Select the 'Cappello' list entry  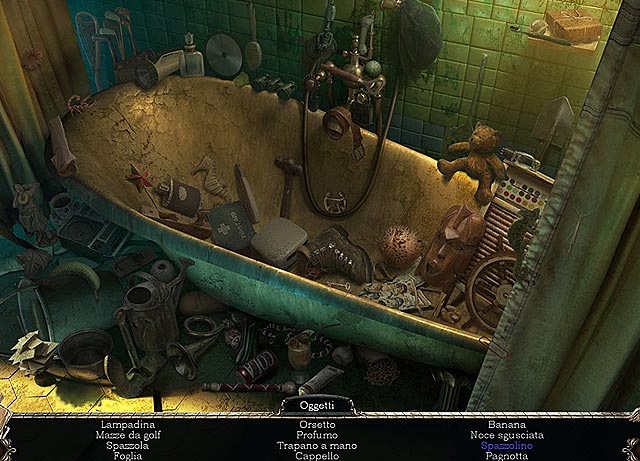(316, 455)
